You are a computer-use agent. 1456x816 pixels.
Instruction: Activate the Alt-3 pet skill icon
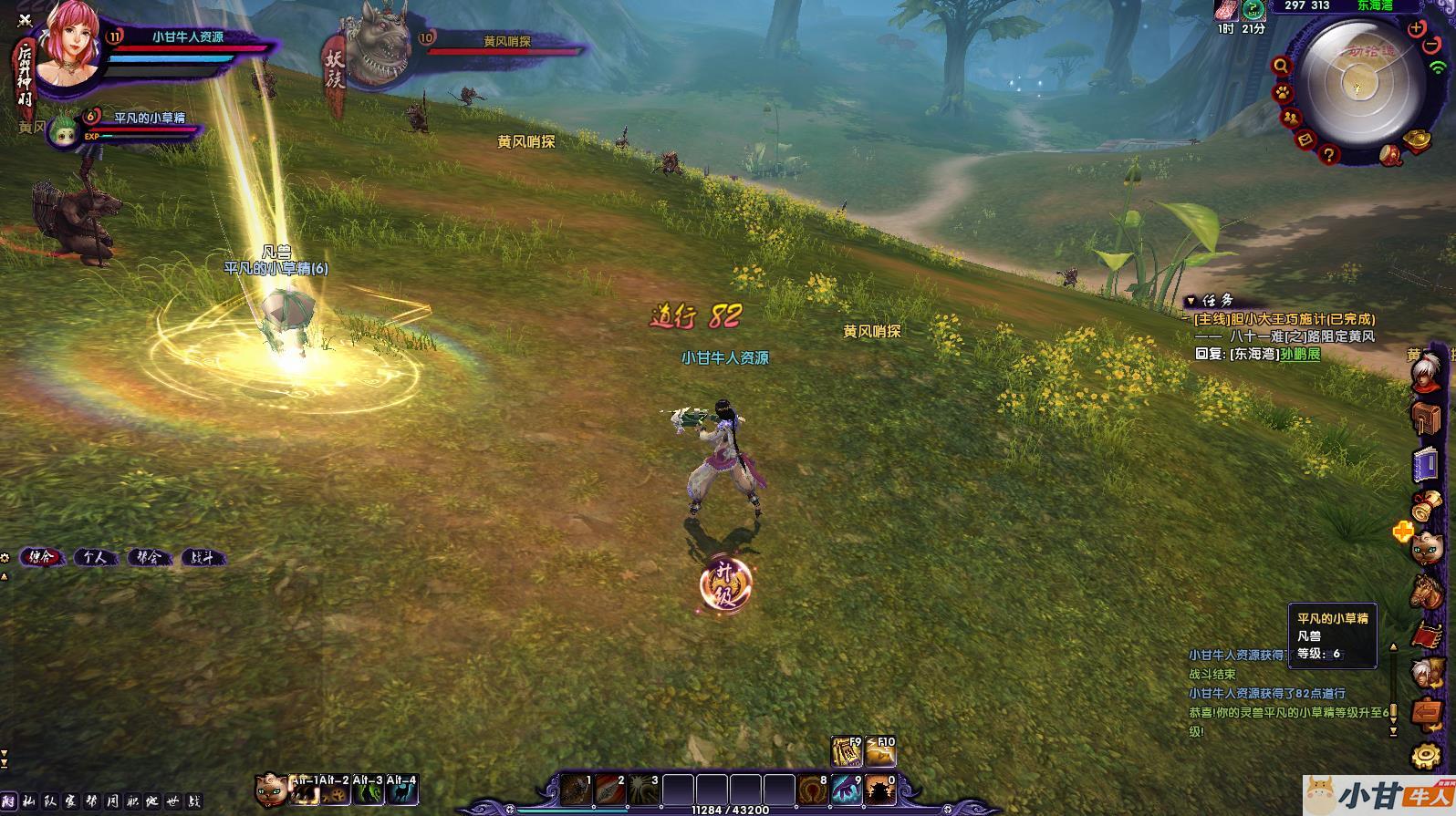(x=369, y=790)
